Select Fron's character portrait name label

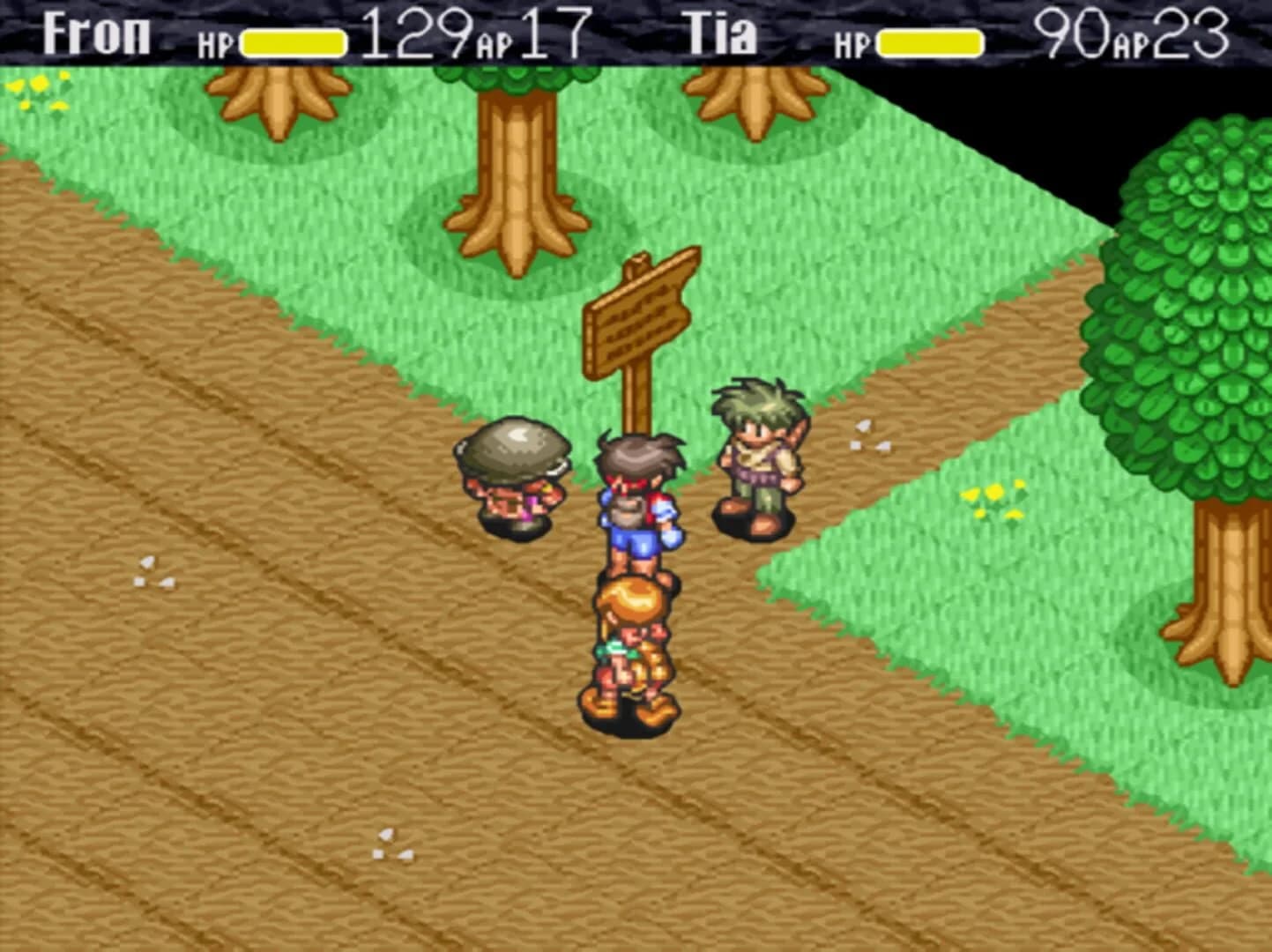point(97,33)
